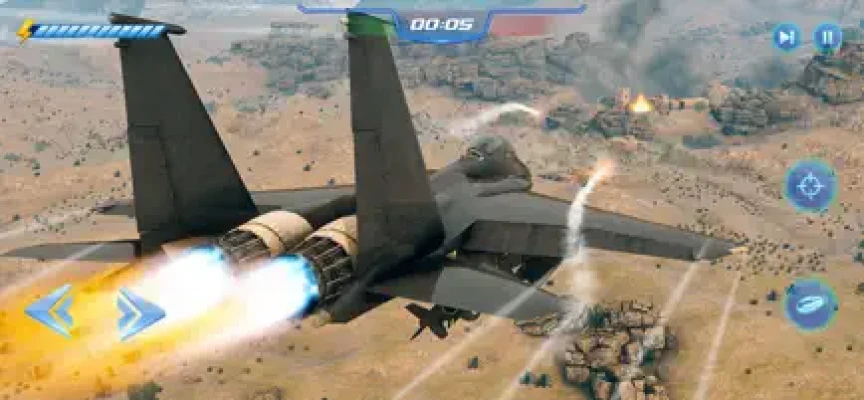Tap the skip-forward button beside pause

(787, 38)
